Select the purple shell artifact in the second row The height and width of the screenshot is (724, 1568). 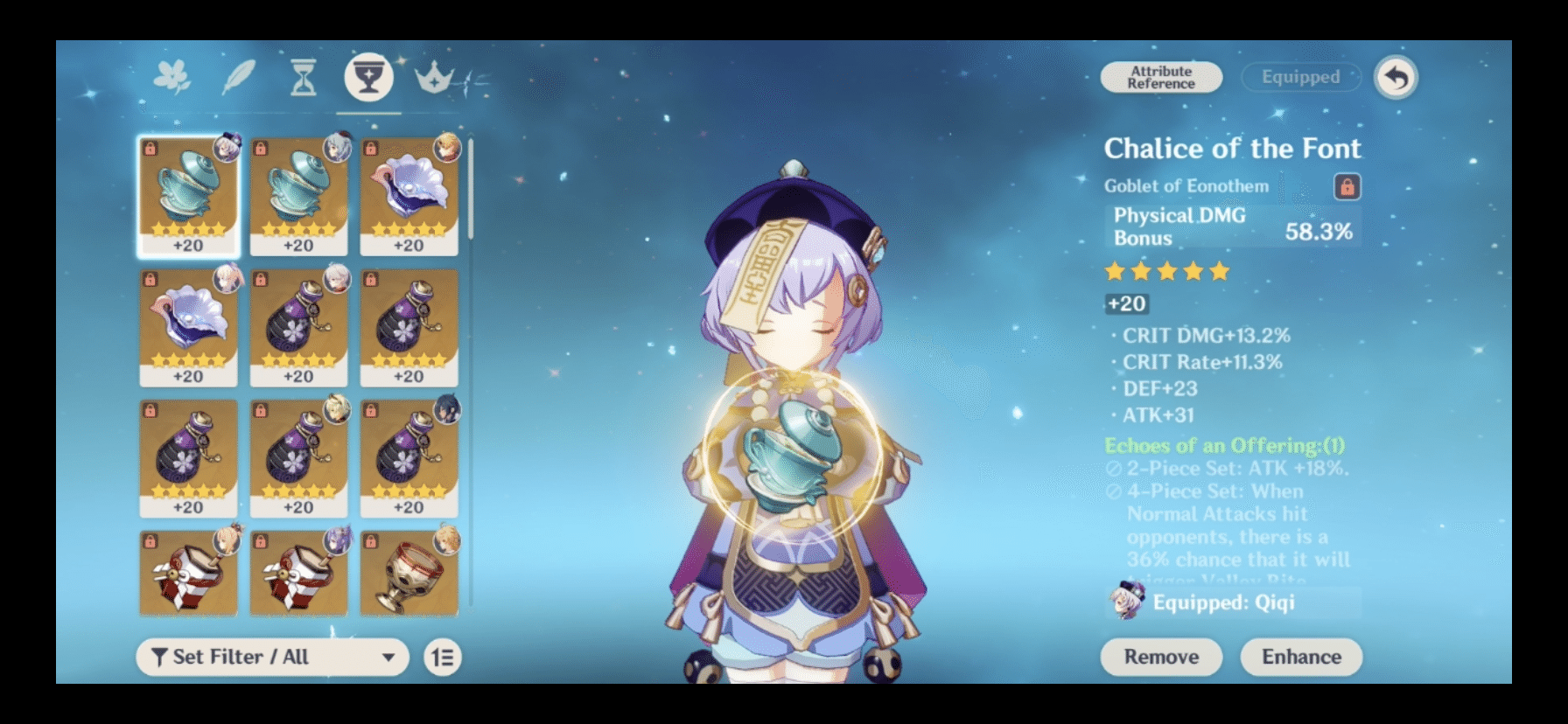click(189, 324)
